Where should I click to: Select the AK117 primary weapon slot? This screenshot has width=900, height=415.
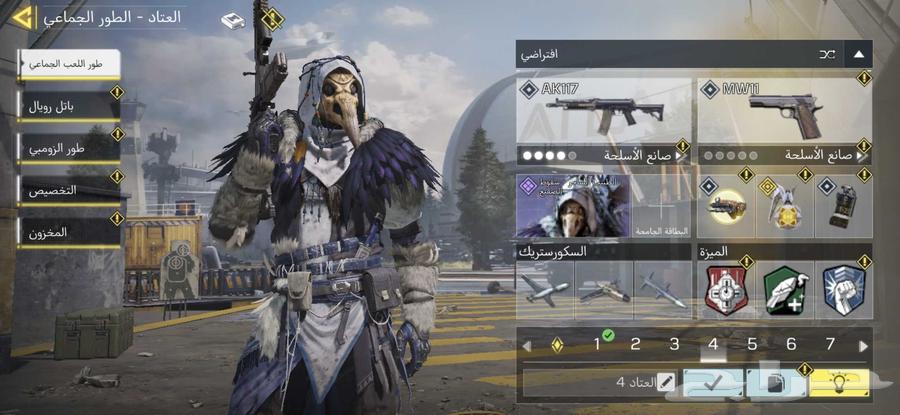point(604,110)
